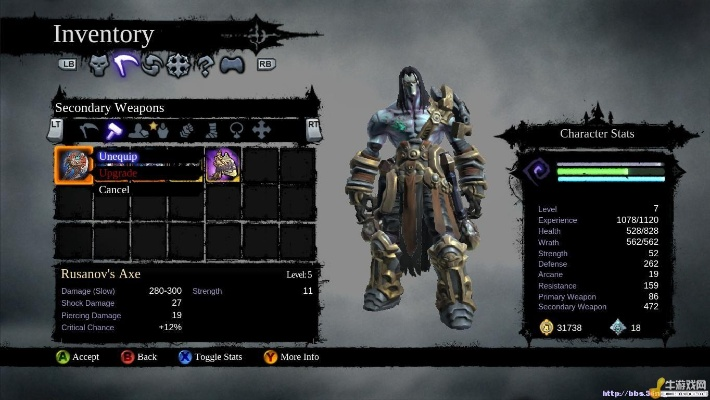The image size is (710, 400).
Task: Show the boots category
Action: [x=211, y=130]
